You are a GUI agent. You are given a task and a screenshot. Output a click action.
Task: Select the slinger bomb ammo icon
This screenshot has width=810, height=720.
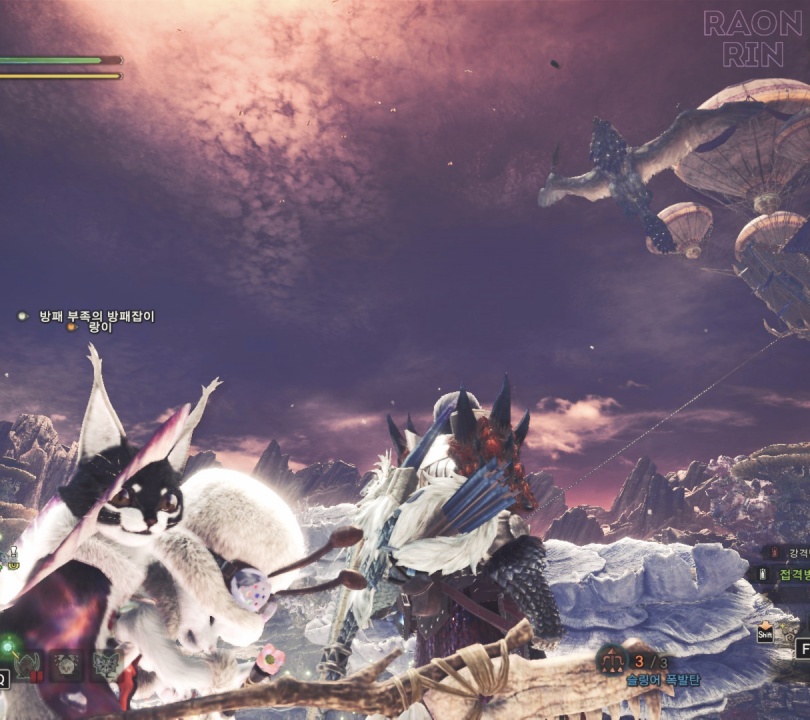tap(611, 658)
